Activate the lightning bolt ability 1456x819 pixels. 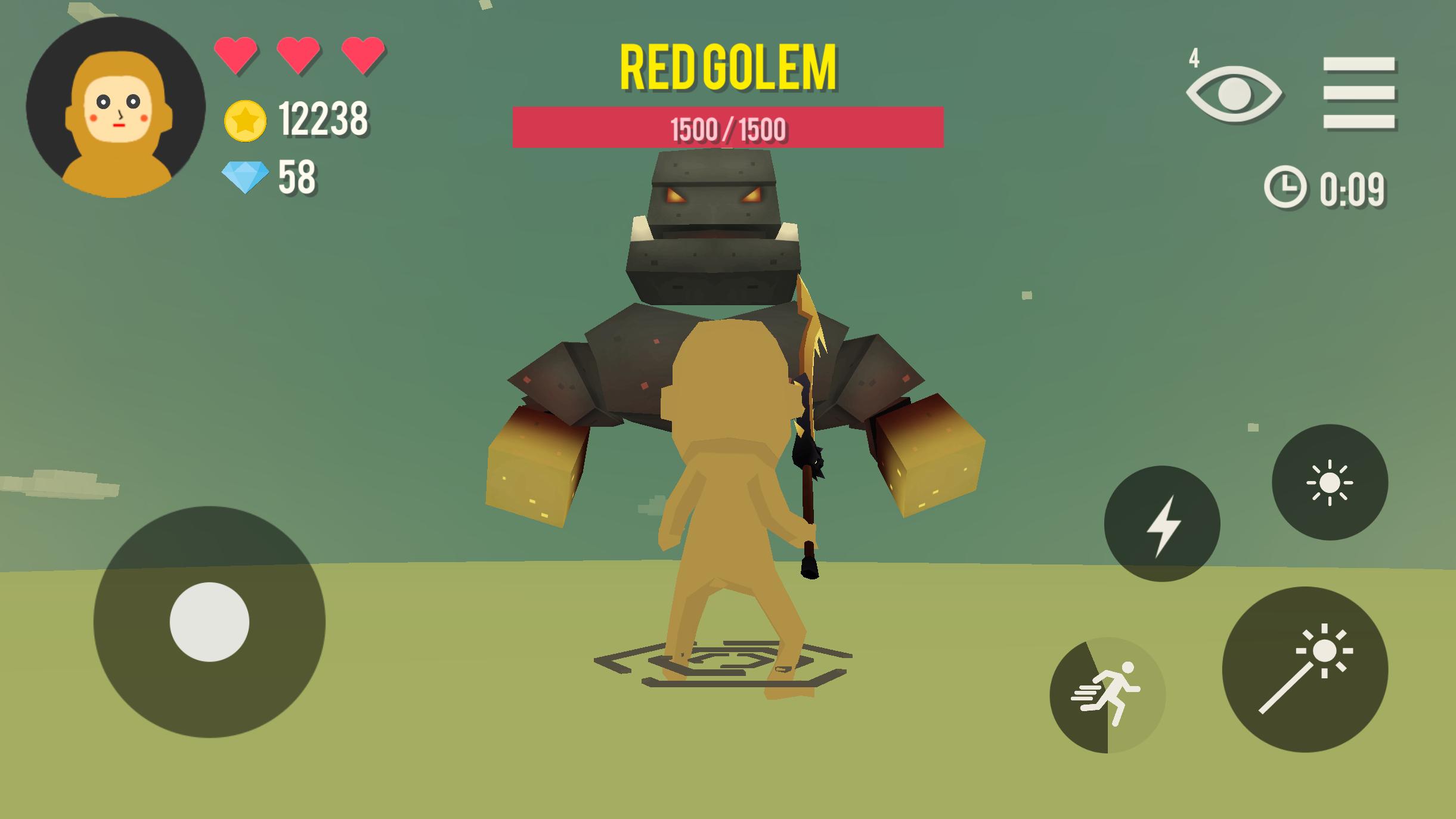[x=1161, y=524]
